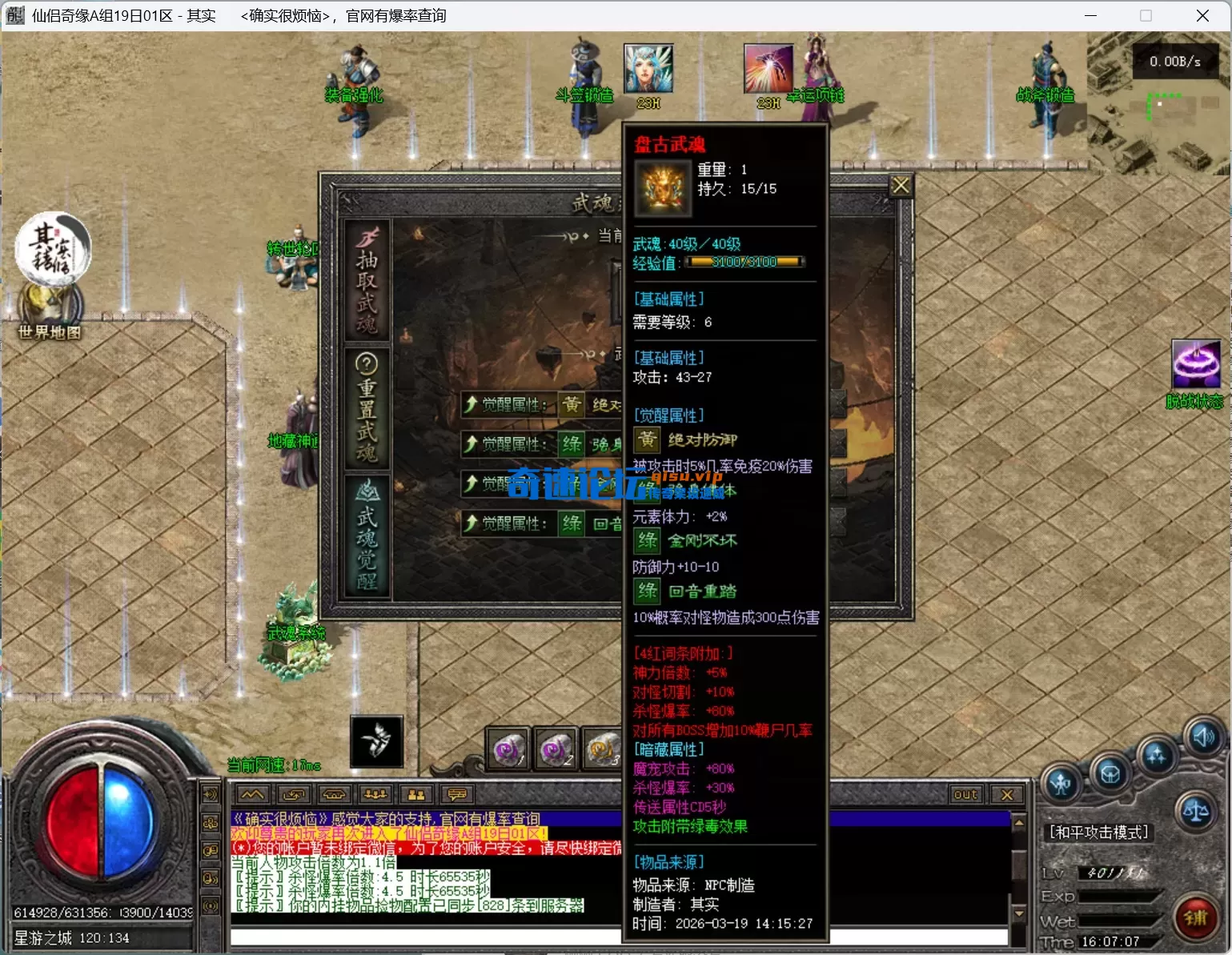Click the chat bar 'out' button
The height and width of the screenshot is (955, 1232).
(965, 794)
